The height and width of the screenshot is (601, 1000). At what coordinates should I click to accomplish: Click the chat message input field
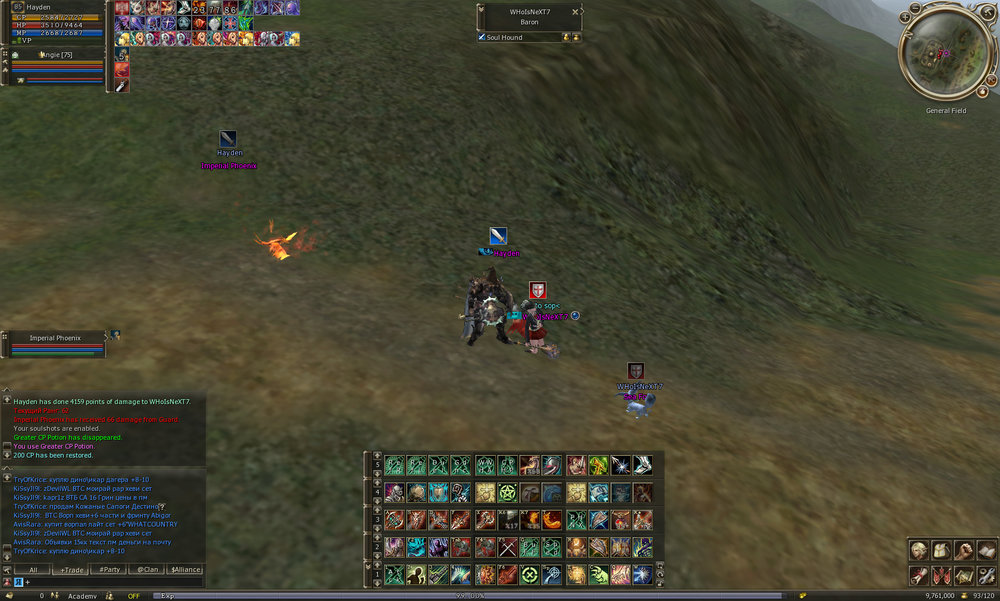tap(110, 581)
